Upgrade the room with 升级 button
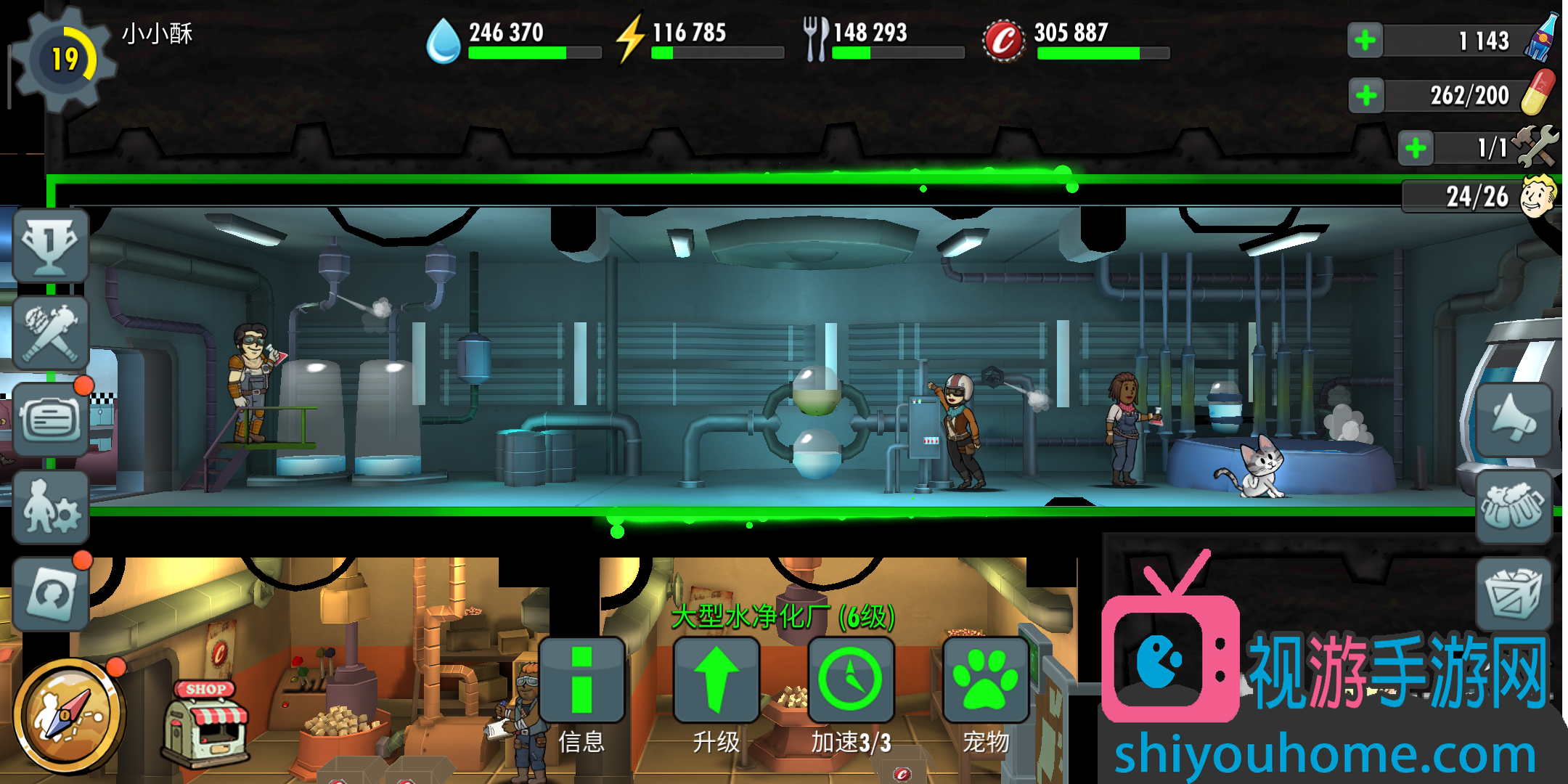 (x=716, y=680)
